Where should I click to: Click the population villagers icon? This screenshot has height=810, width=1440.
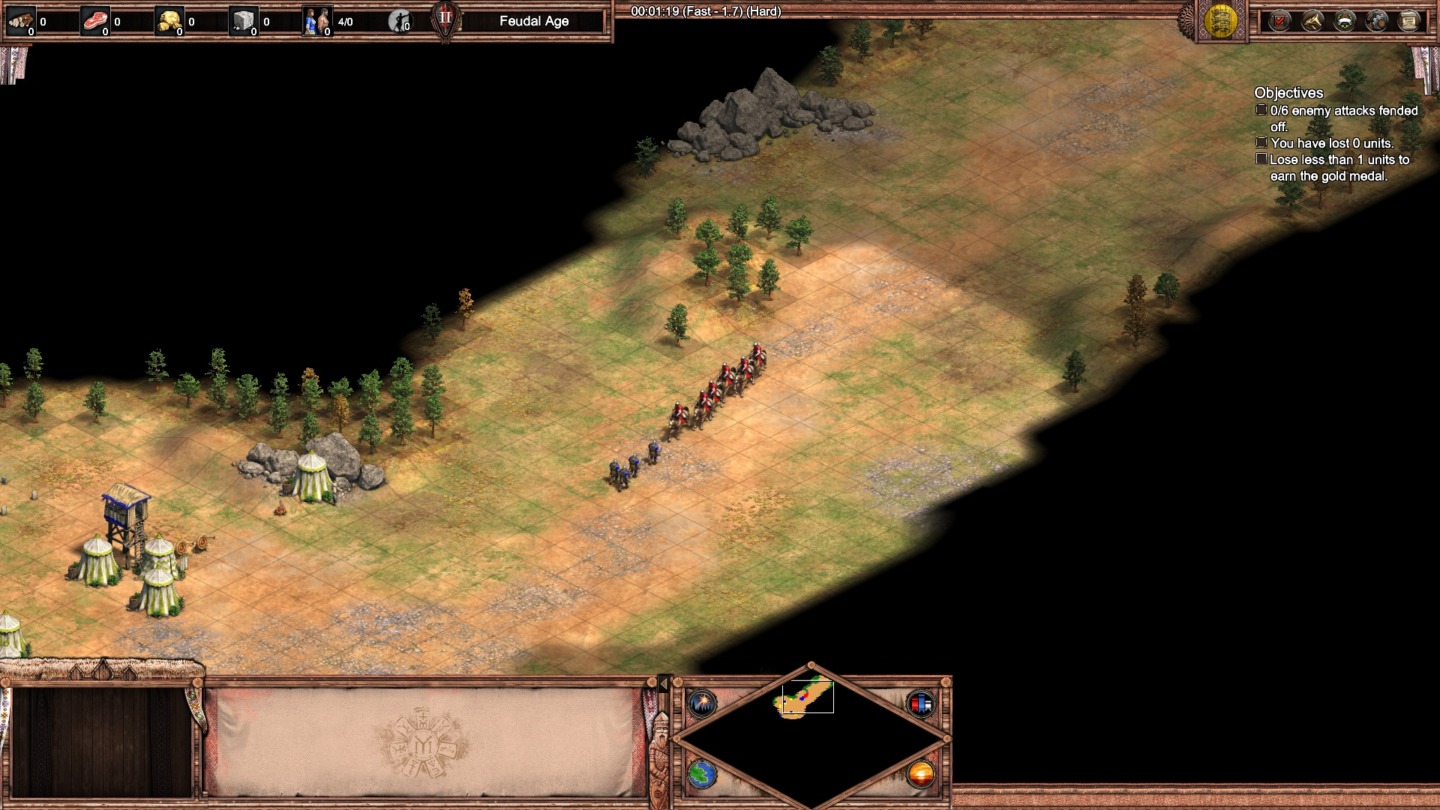317,20
